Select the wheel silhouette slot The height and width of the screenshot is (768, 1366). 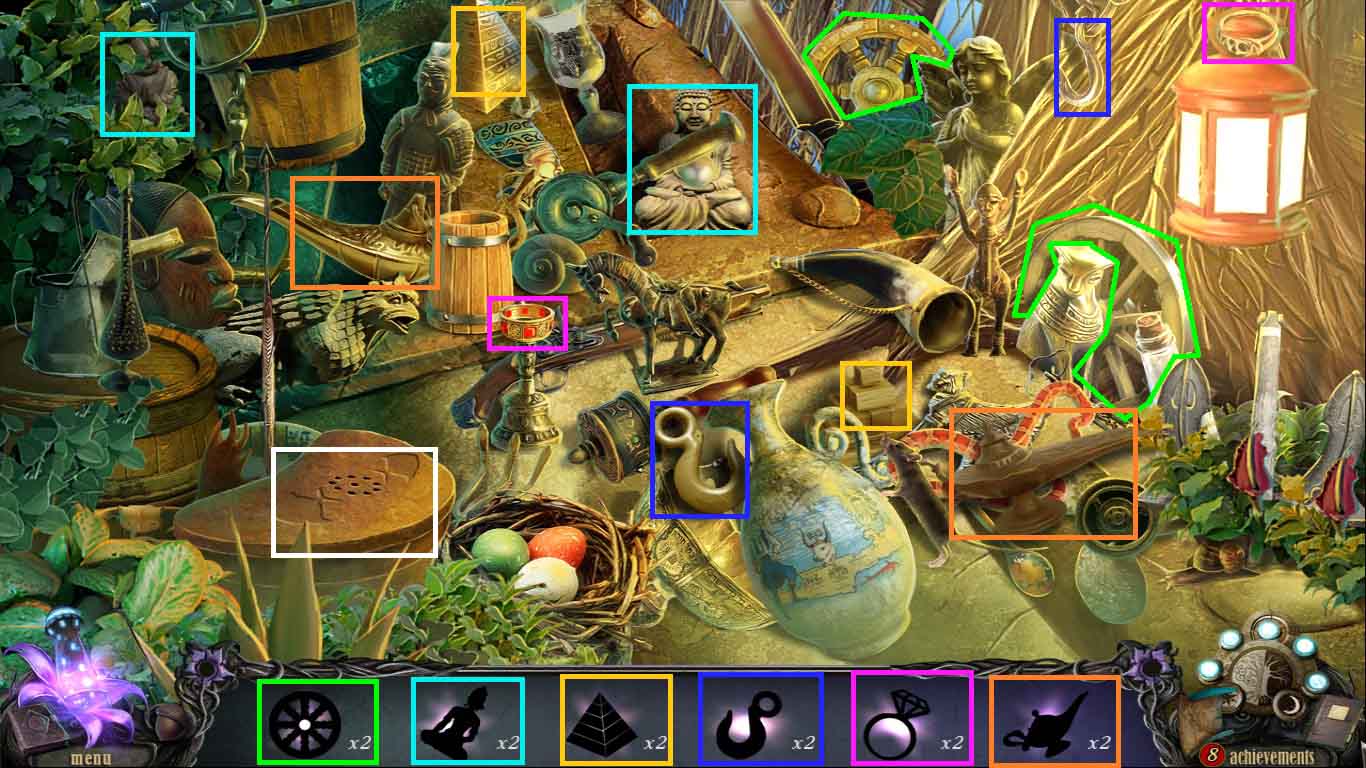click(x=317, y=721)
